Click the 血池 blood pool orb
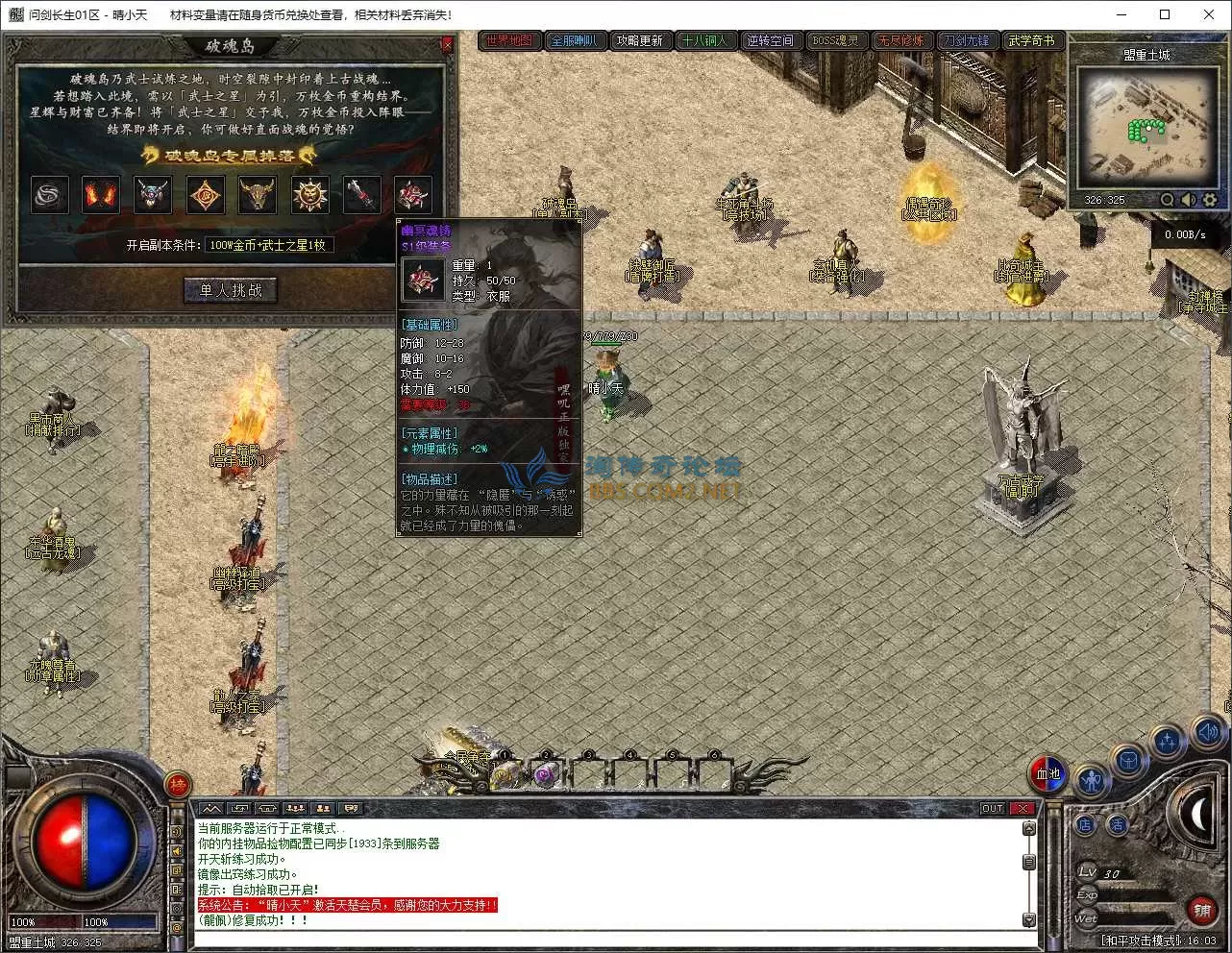The height and width of the screenshot is (953, 1232). 1047,773
